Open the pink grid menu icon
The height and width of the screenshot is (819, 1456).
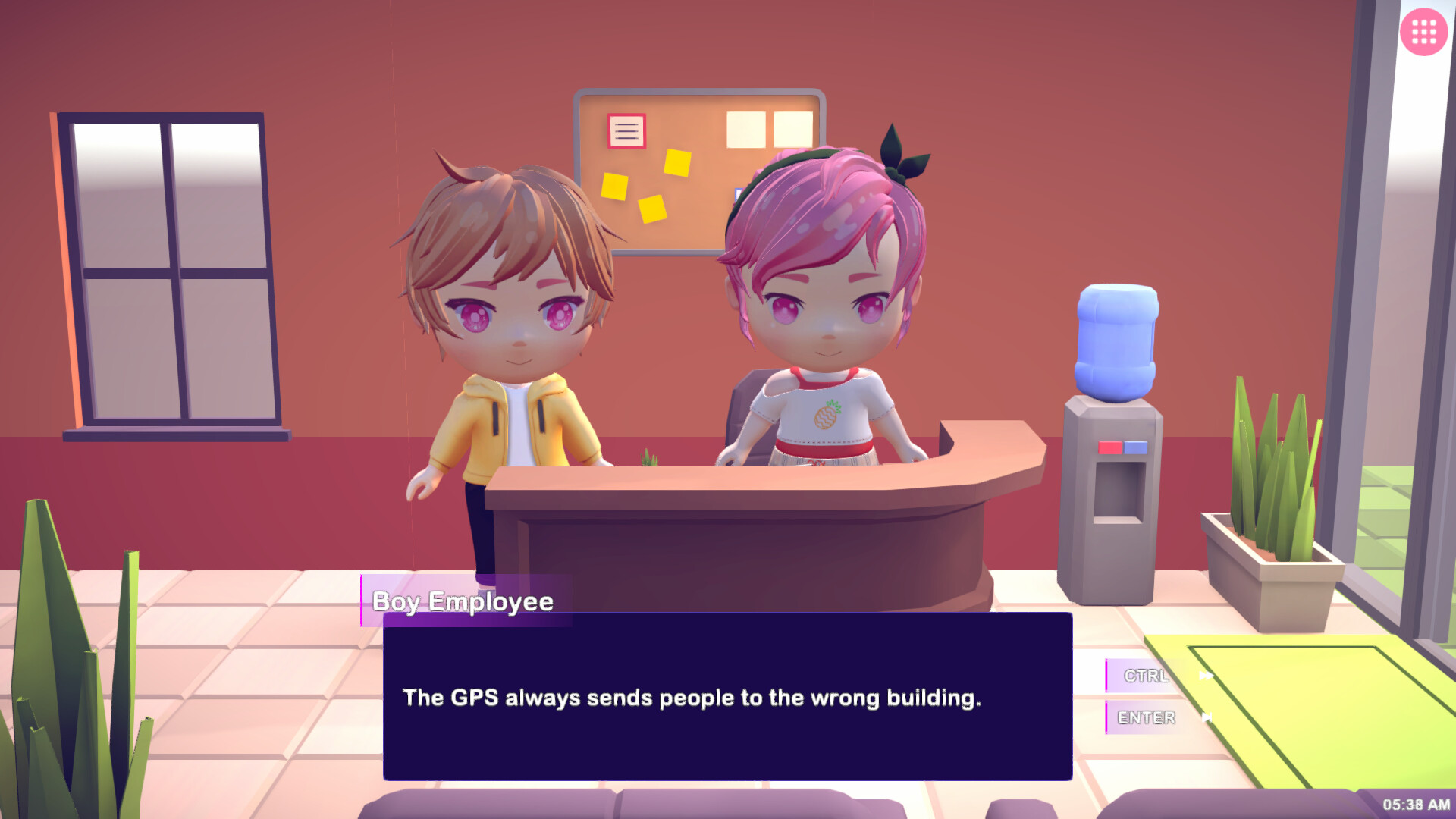[x=1423, y=32]
